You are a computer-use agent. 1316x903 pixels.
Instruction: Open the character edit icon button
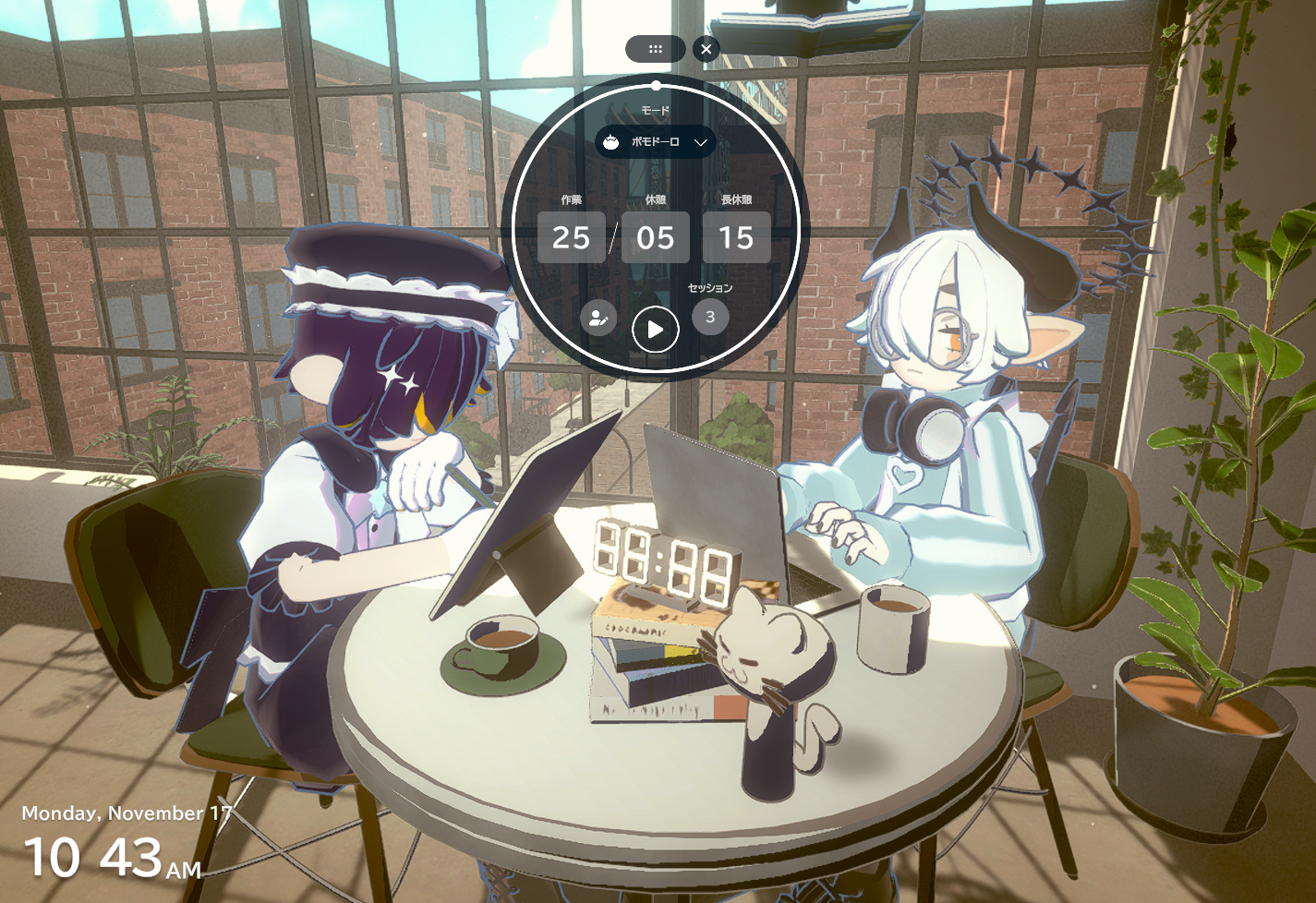598,319
